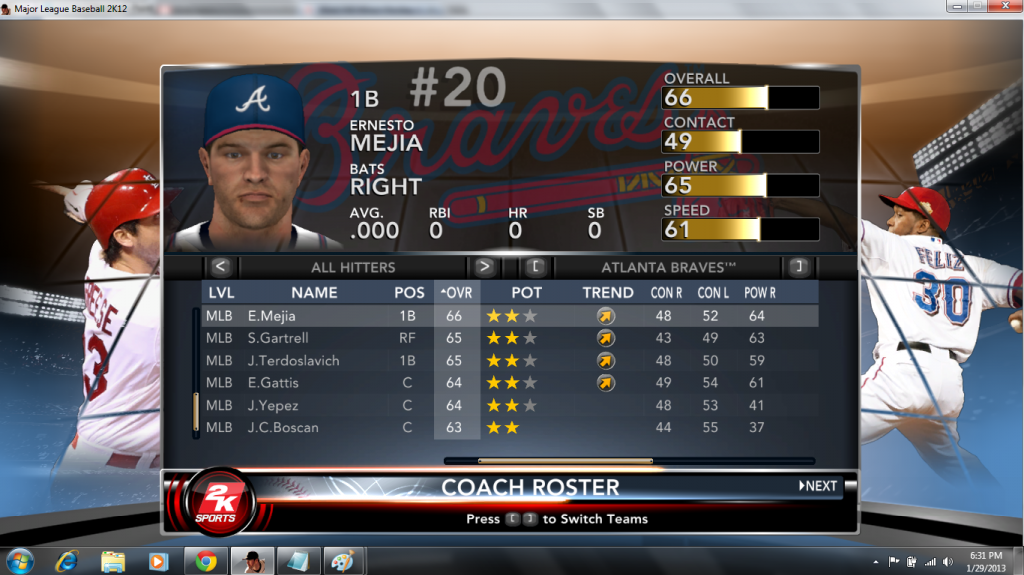Select the J.Yepez roster row
This screenshot has width=1024, height=575.
point(273,405)
